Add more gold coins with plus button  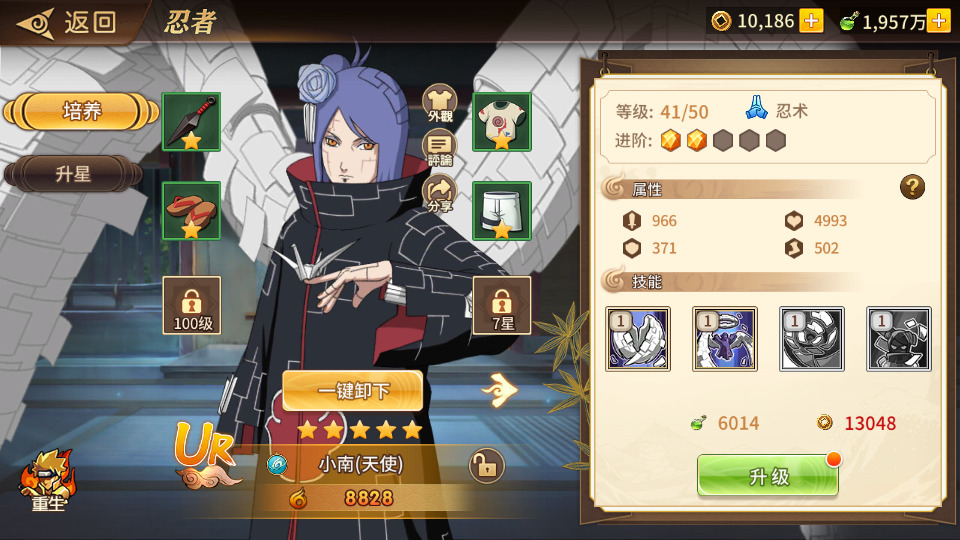pyautogui.click(x=811, y=21)
